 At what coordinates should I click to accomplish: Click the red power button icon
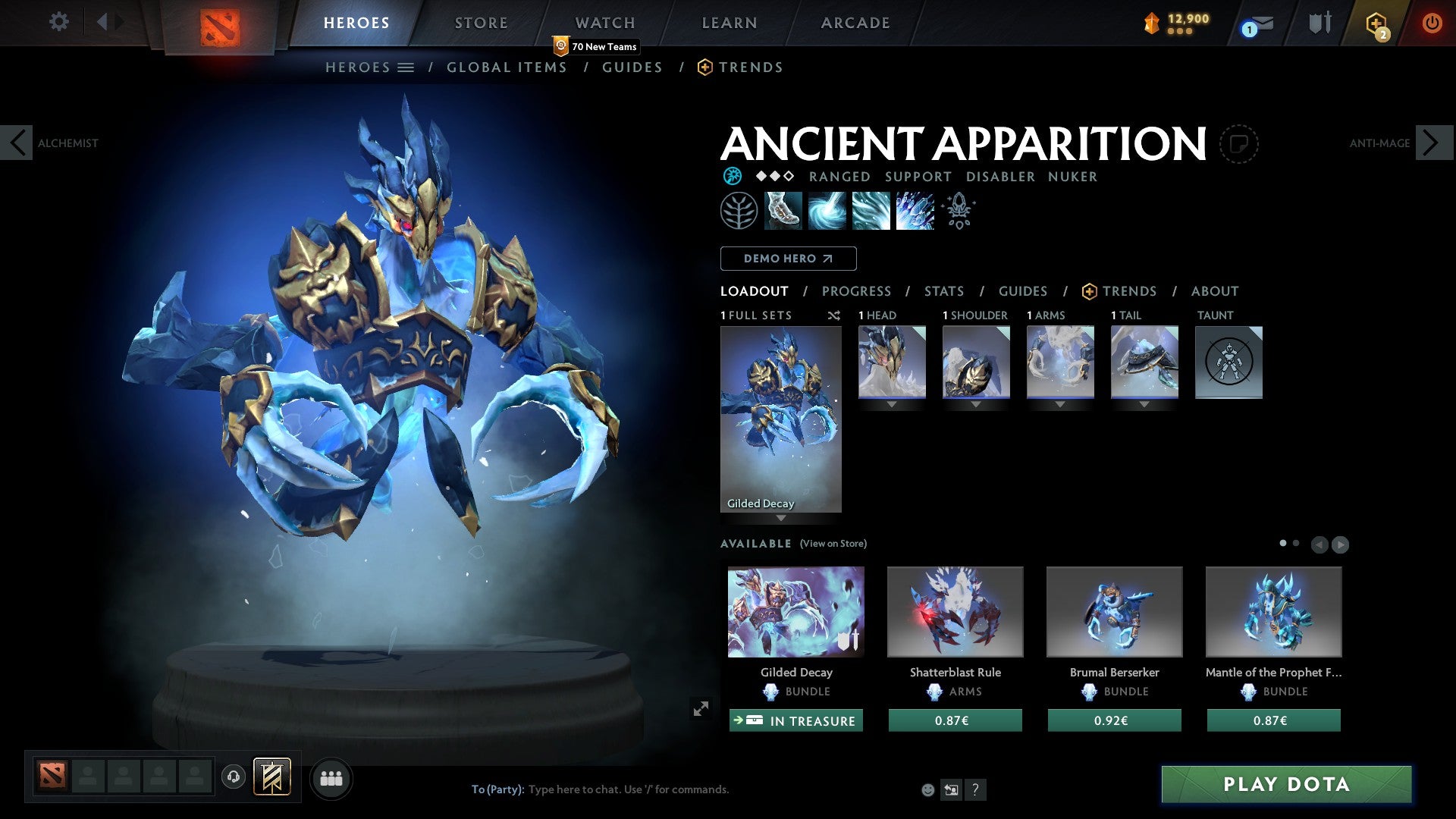click(1433, 21)
